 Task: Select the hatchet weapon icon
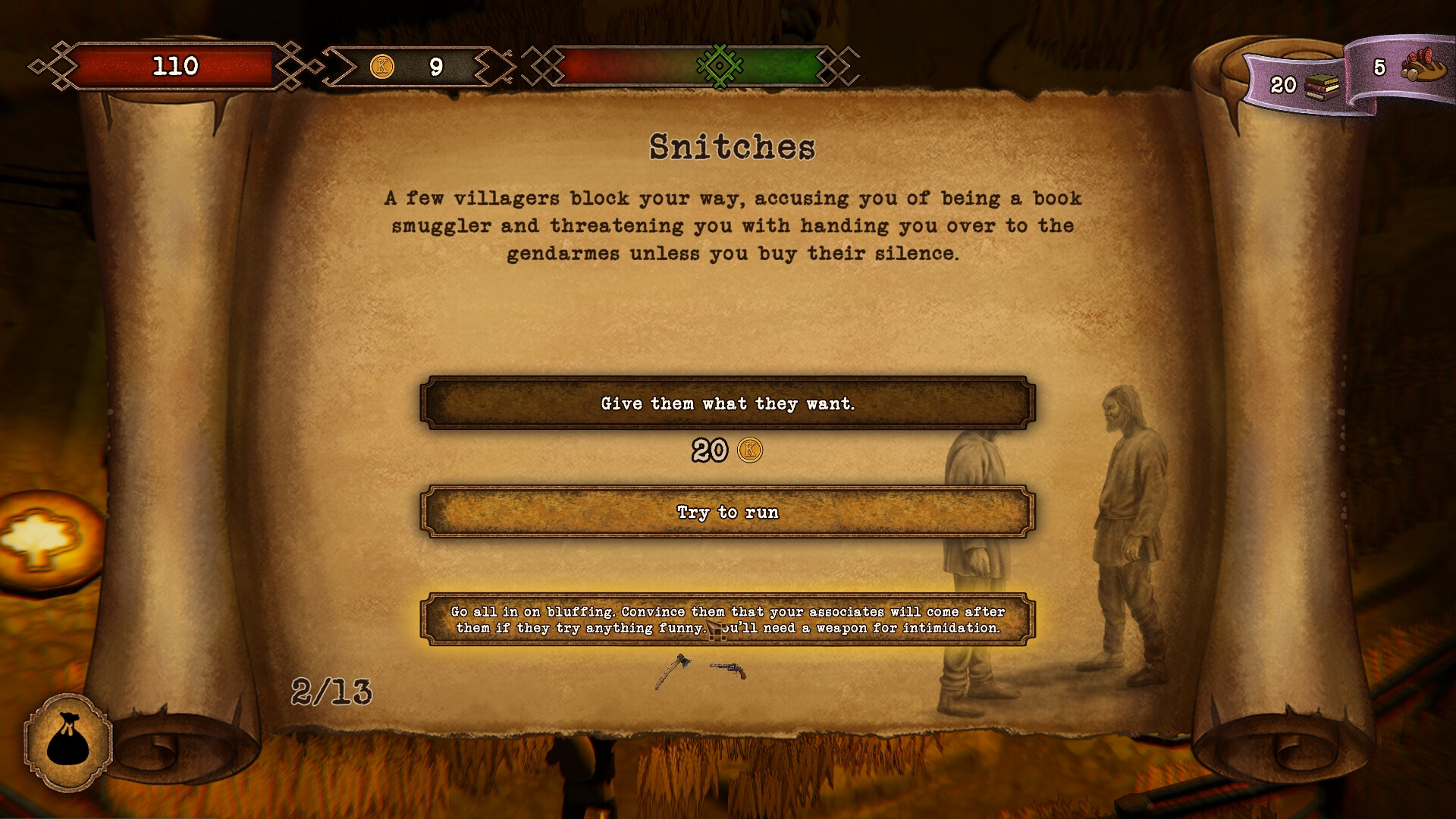click(x=681, y=662)
